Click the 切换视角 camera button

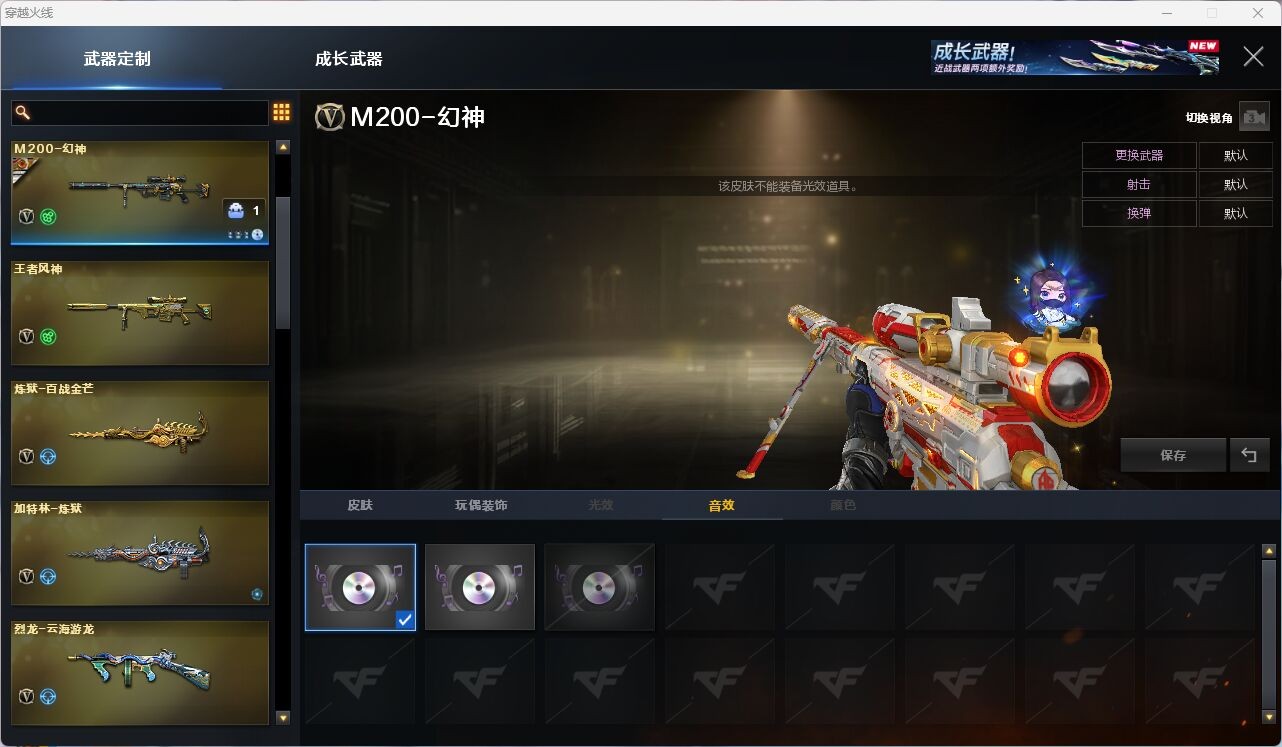[x=1253, y=117]
